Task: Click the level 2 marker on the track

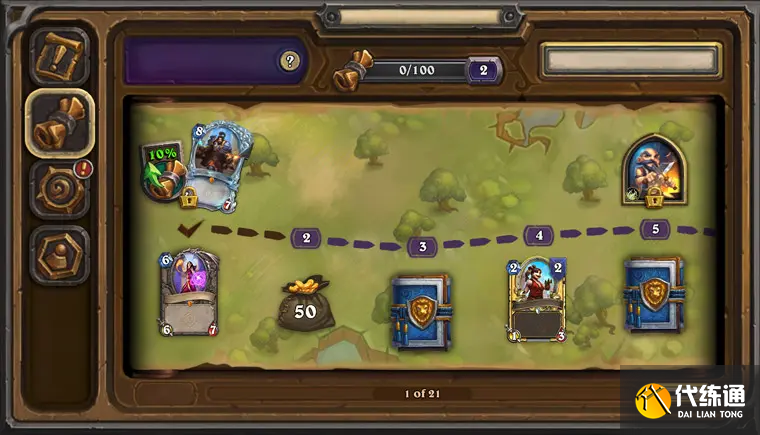Action: coord(305,238)
